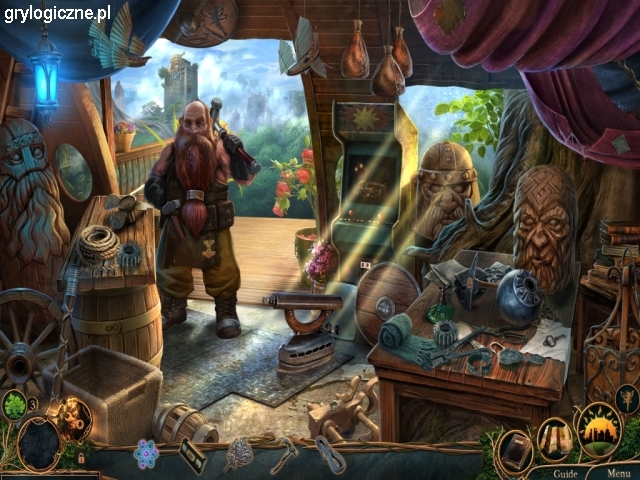Open the glowing creature helper medallion

coord(73,418)
